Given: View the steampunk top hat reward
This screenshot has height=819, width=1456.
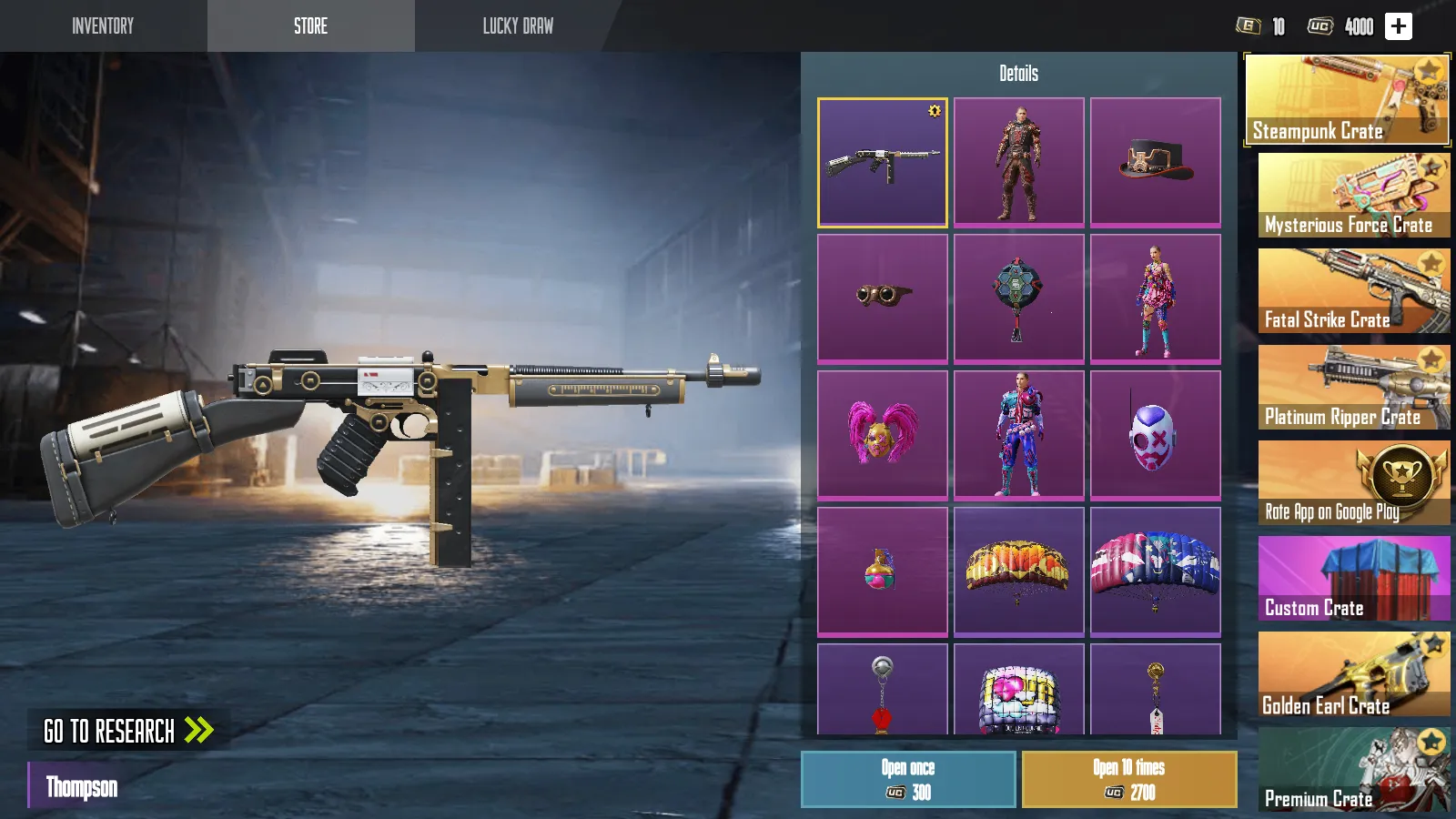Looking at the screenshot, I should [1155, 162].
